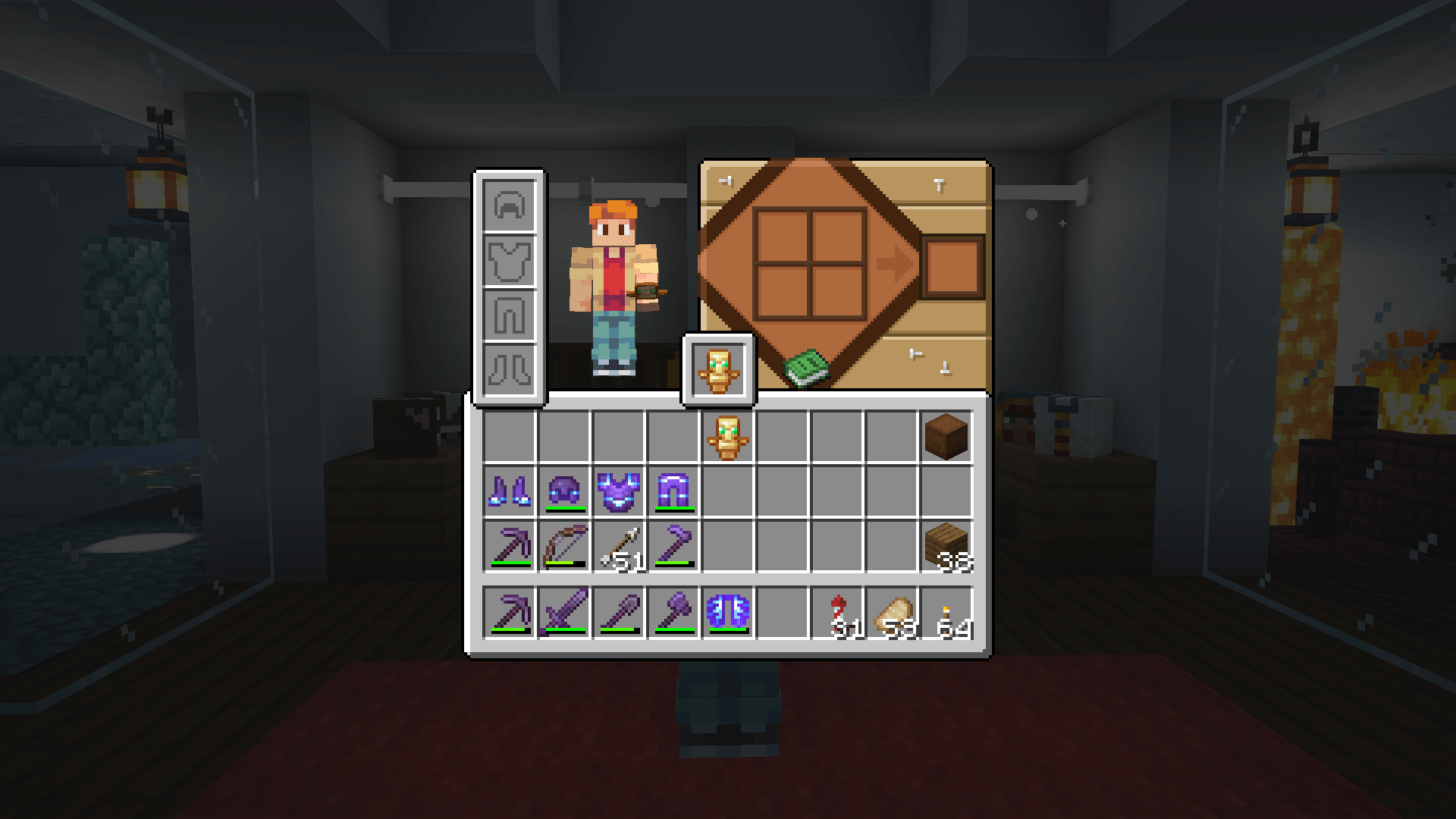Screen dimensions: 1456x819
Task: Select the enchanted bow in the inventory
Action: pyautogui.click(x=564, y=544)
